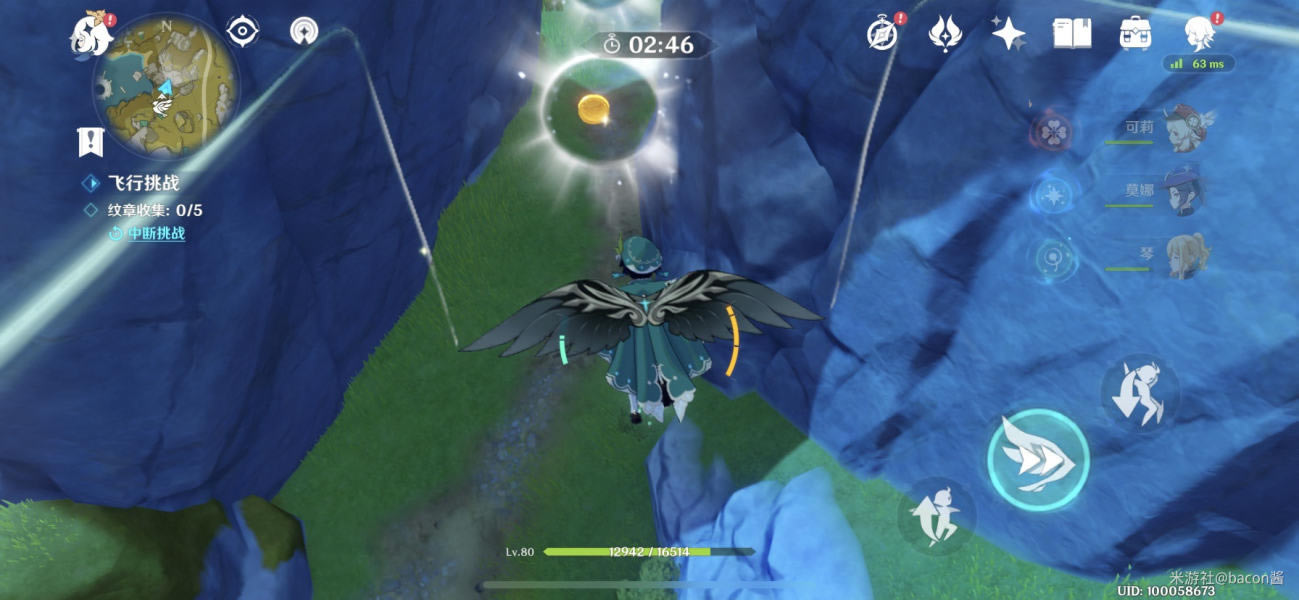1299x600 pixels.
Task: Open the backpack inventory
Action: click(1135, 34)
